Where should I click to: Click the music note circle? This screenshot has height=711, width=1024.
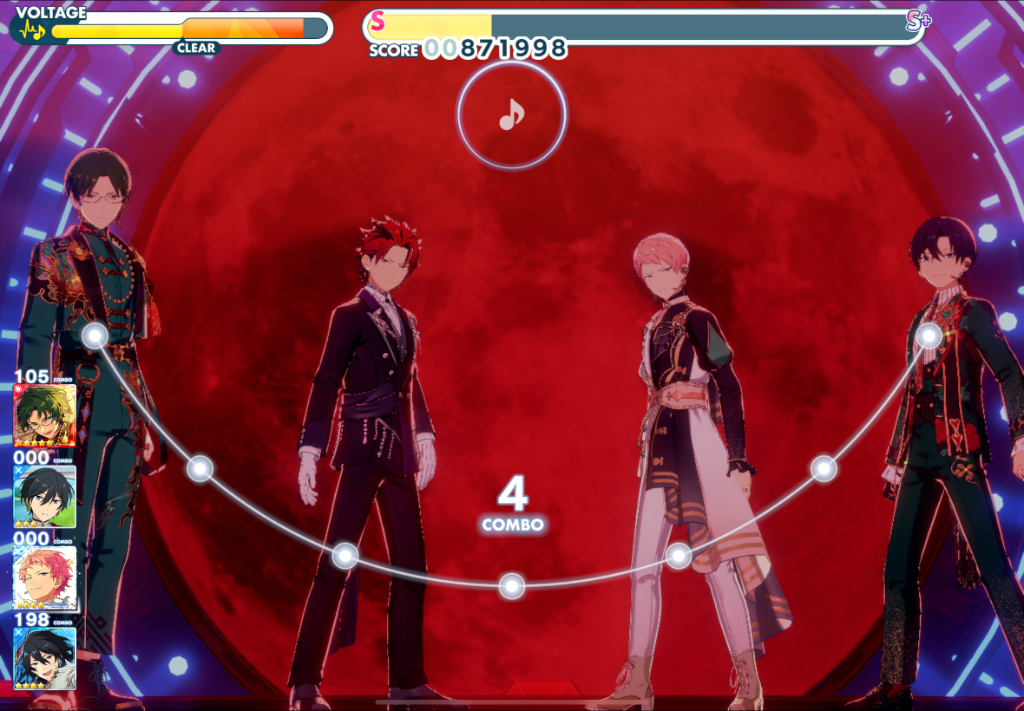point(511,116)
